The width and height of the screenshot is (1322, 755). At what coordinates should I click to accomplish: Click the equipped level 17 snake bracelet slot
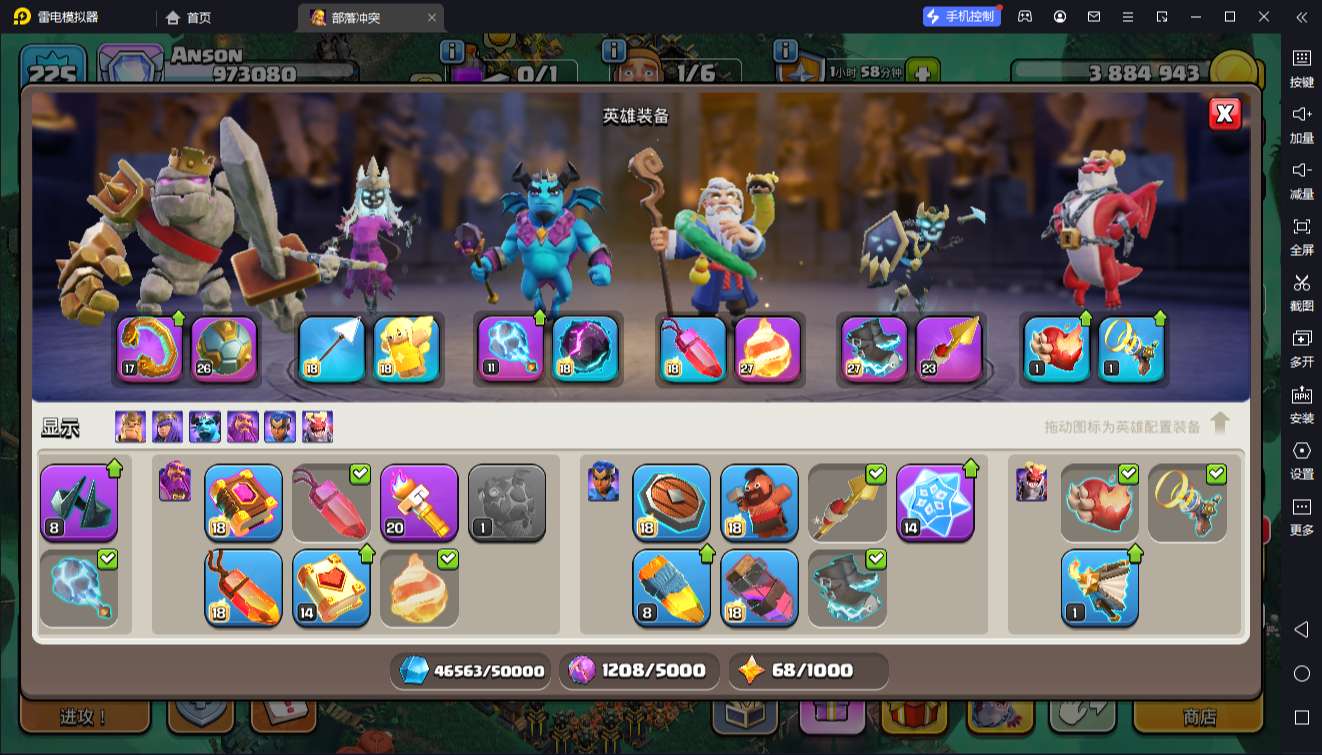(150, 349)
